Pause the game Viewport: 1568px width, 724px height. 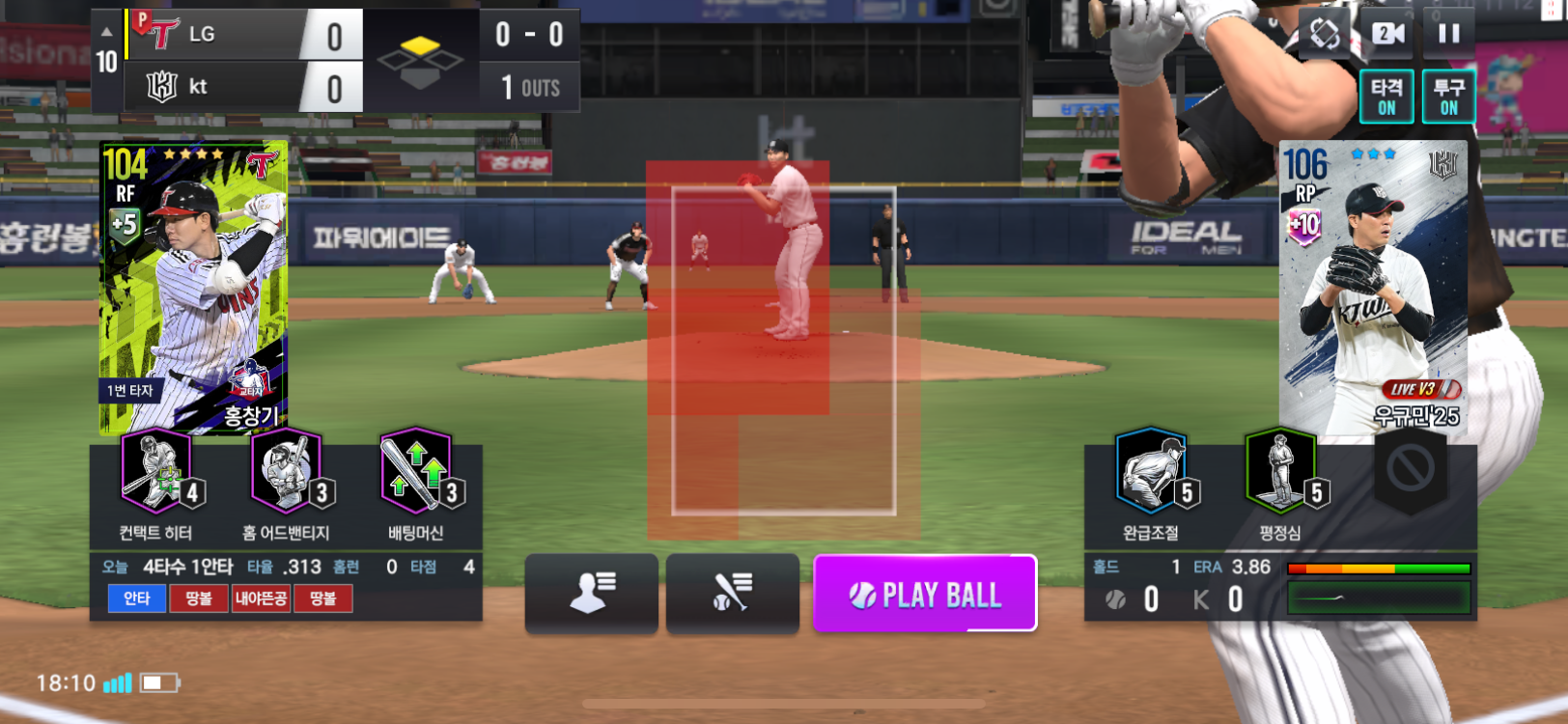tap(1448, 34)
